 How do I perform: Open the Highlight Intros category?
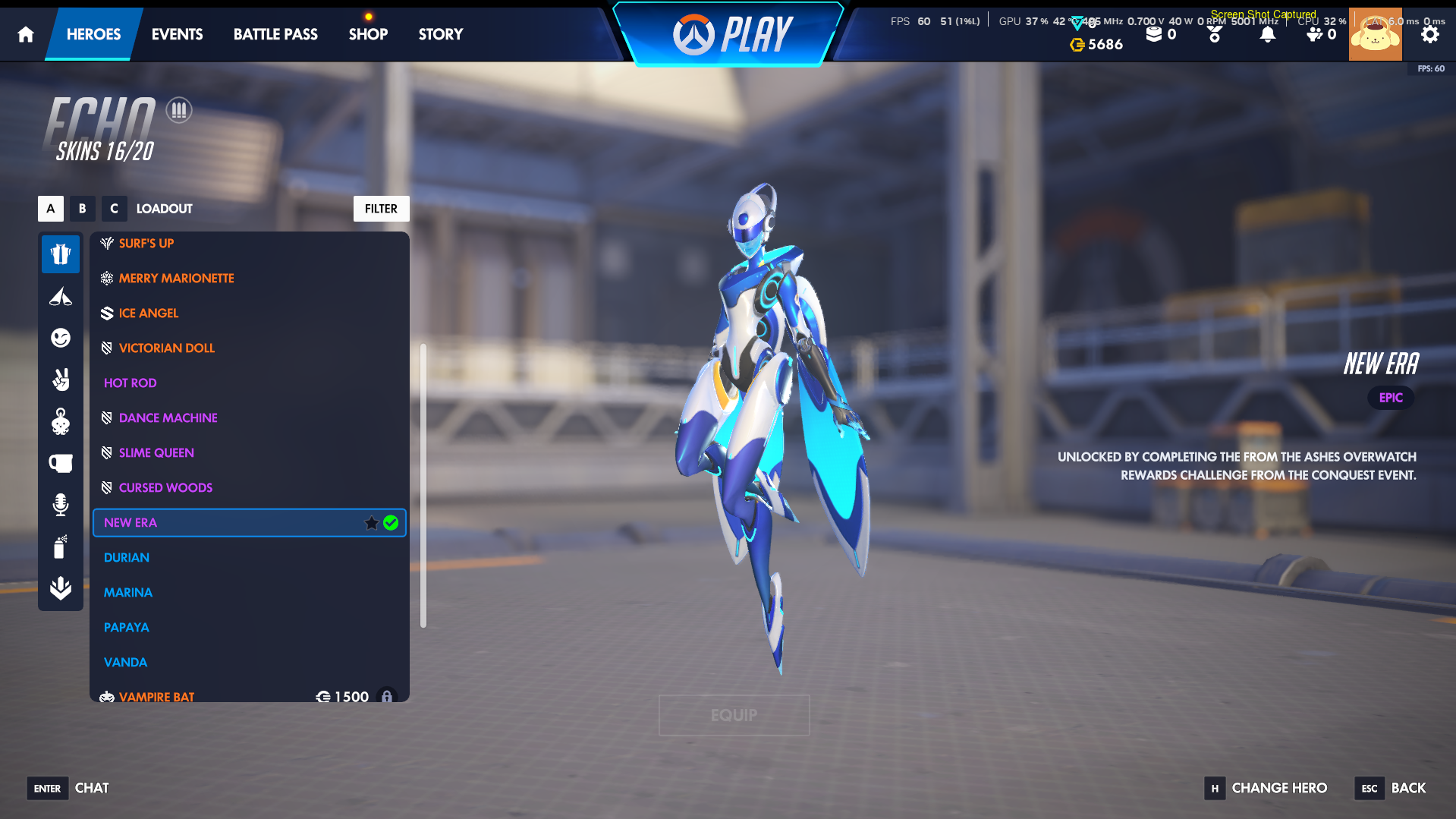point(61,296)
